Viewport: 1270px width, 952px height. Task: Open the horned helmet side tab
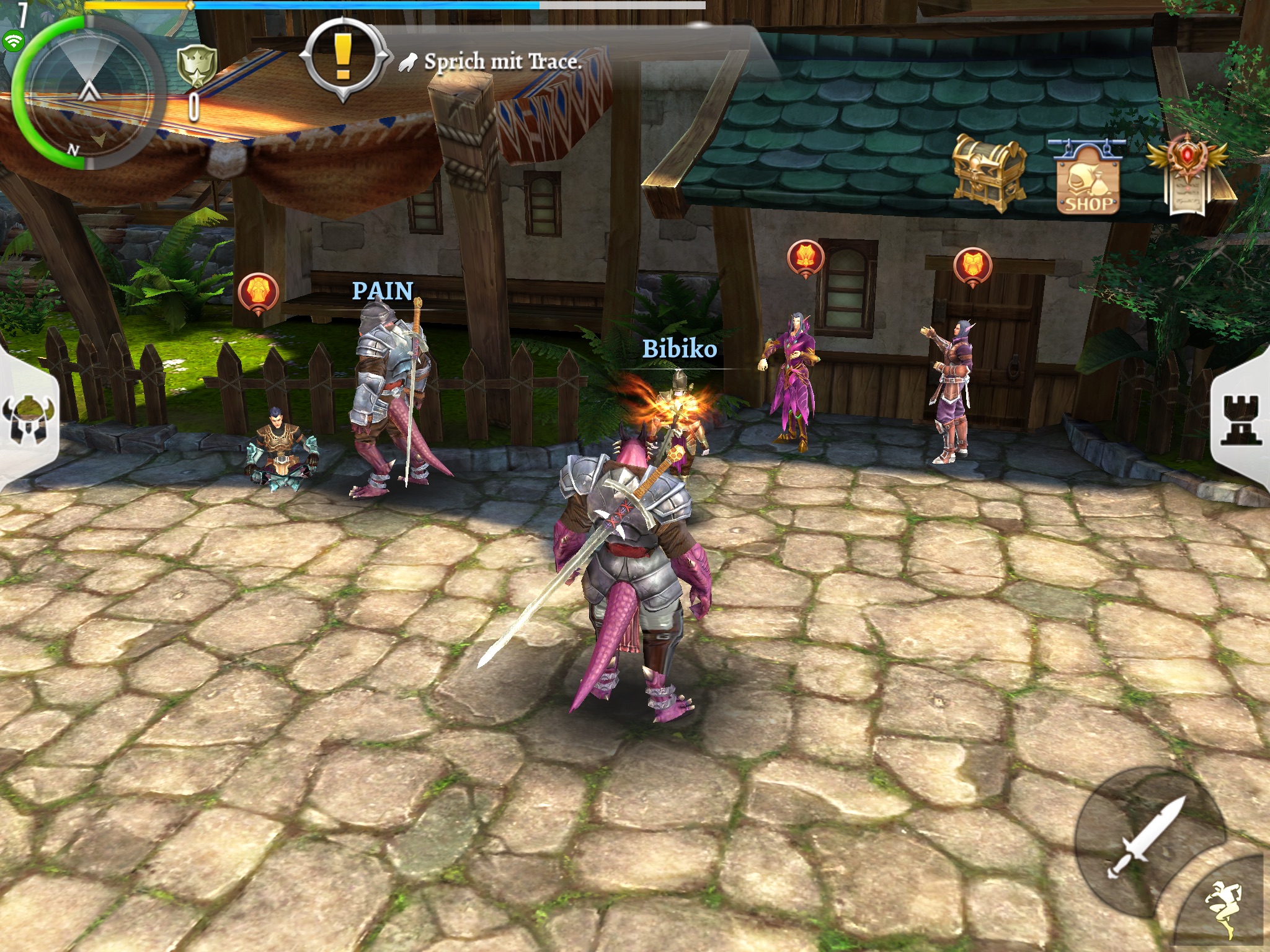[28, 420]
